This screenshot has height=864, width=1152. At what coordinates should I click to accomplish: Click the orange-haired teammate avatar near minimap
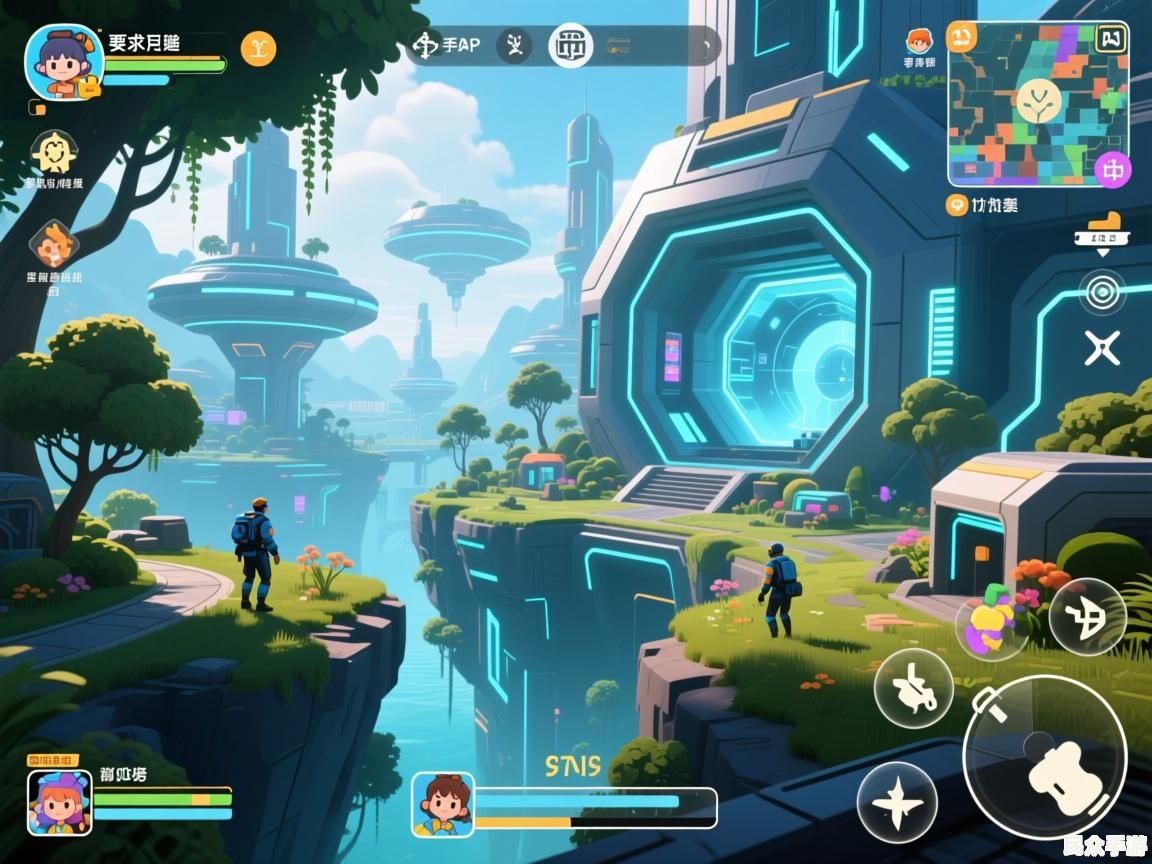pos(918,43)
